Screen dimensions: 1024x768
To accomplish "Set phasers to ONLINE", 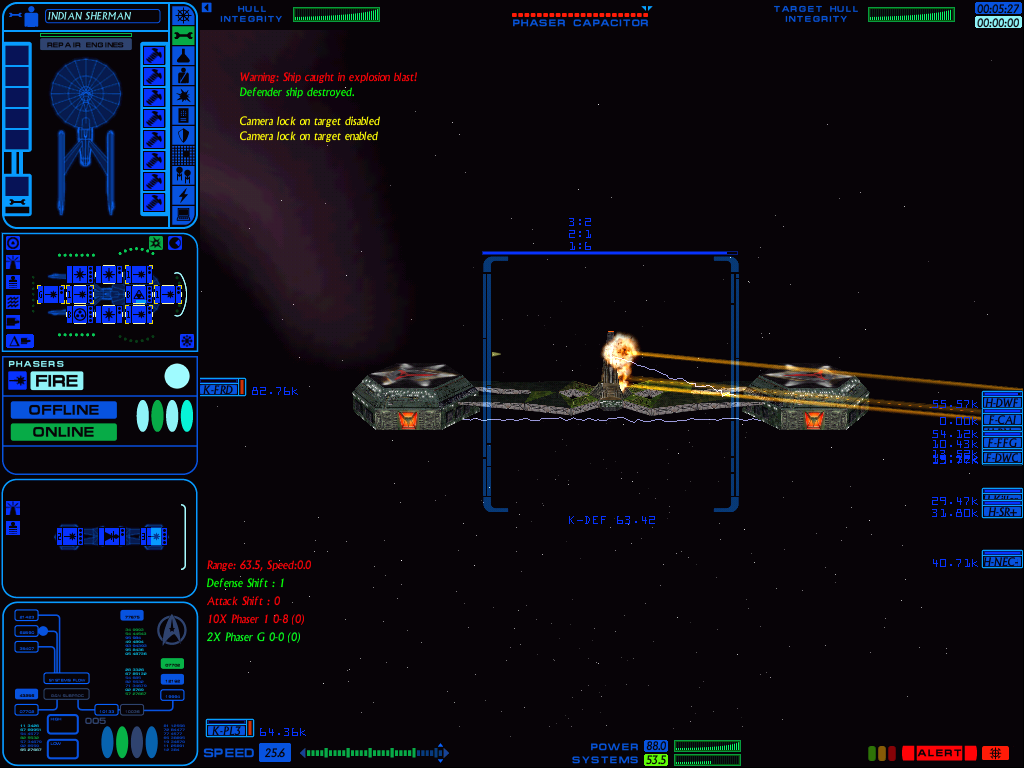I will point(64,432).
